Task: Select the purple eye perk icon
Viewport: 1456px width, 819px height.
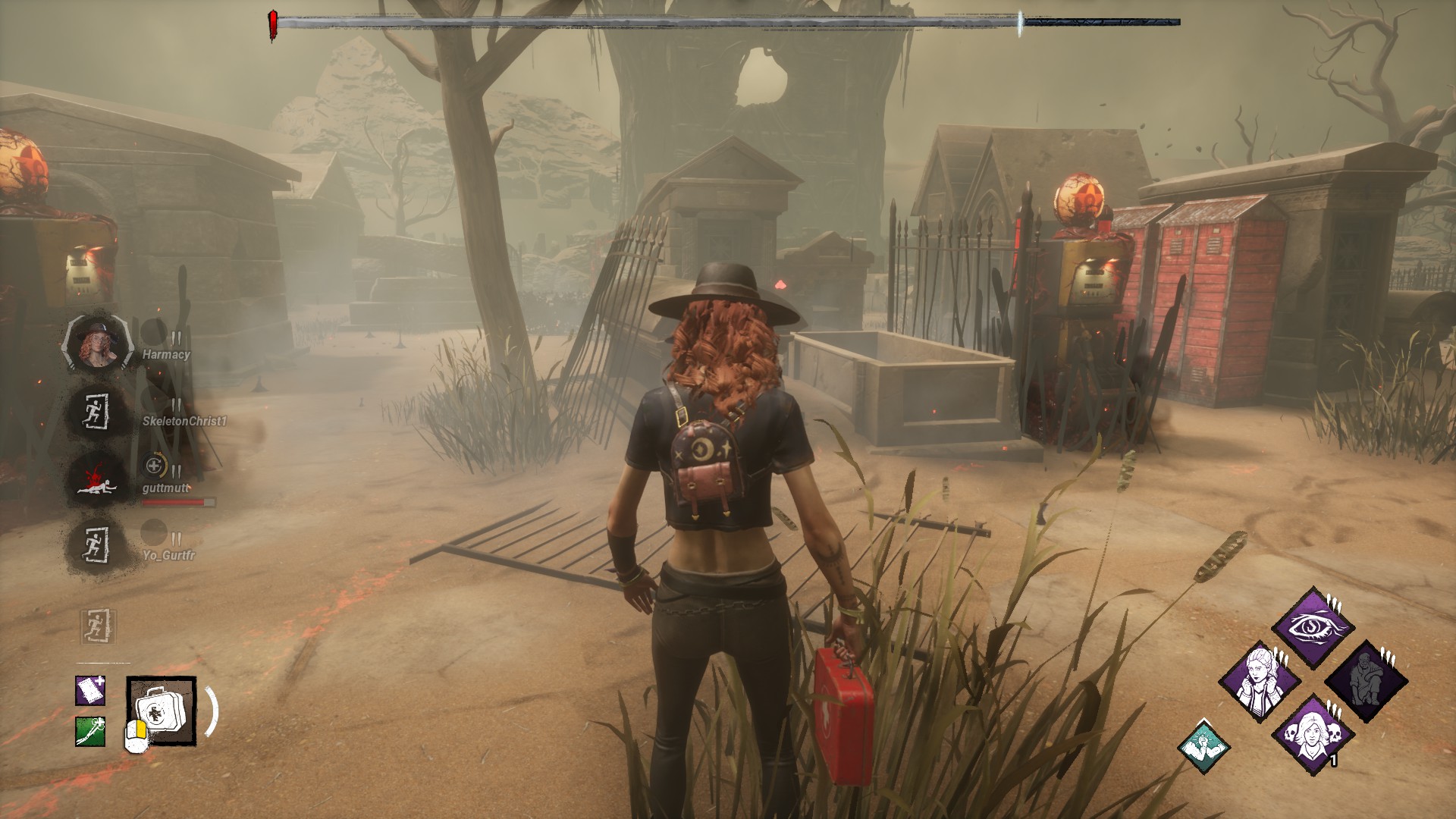Action: click(1313, 628)
